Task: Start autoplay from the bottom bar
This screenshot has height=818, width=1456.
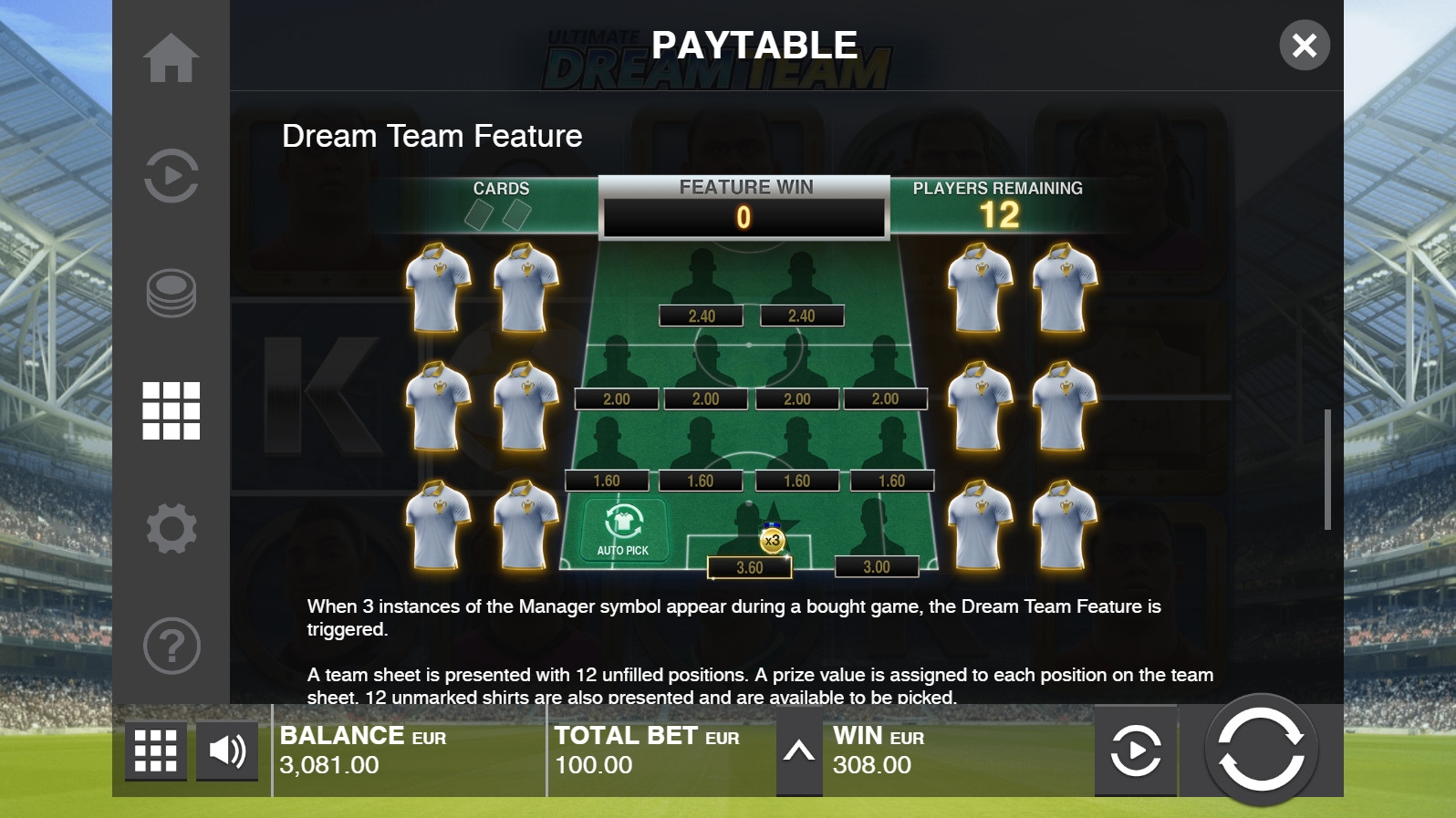Action: (1136, 751)
